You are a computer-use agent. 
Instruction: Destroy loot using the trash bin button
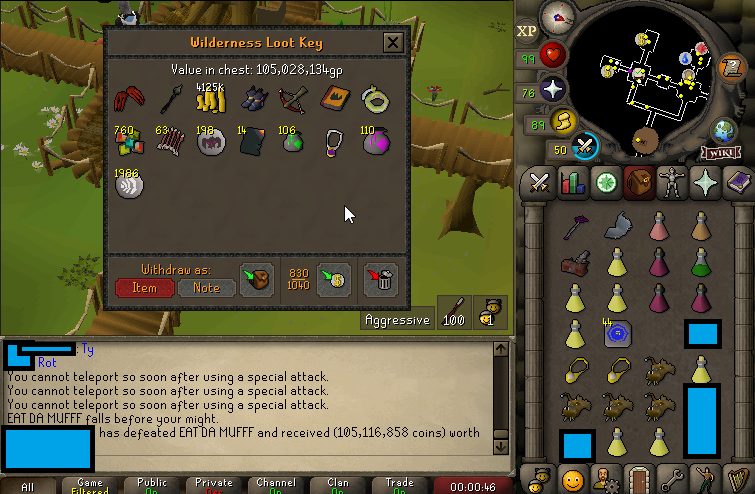[x=381, y=278]
